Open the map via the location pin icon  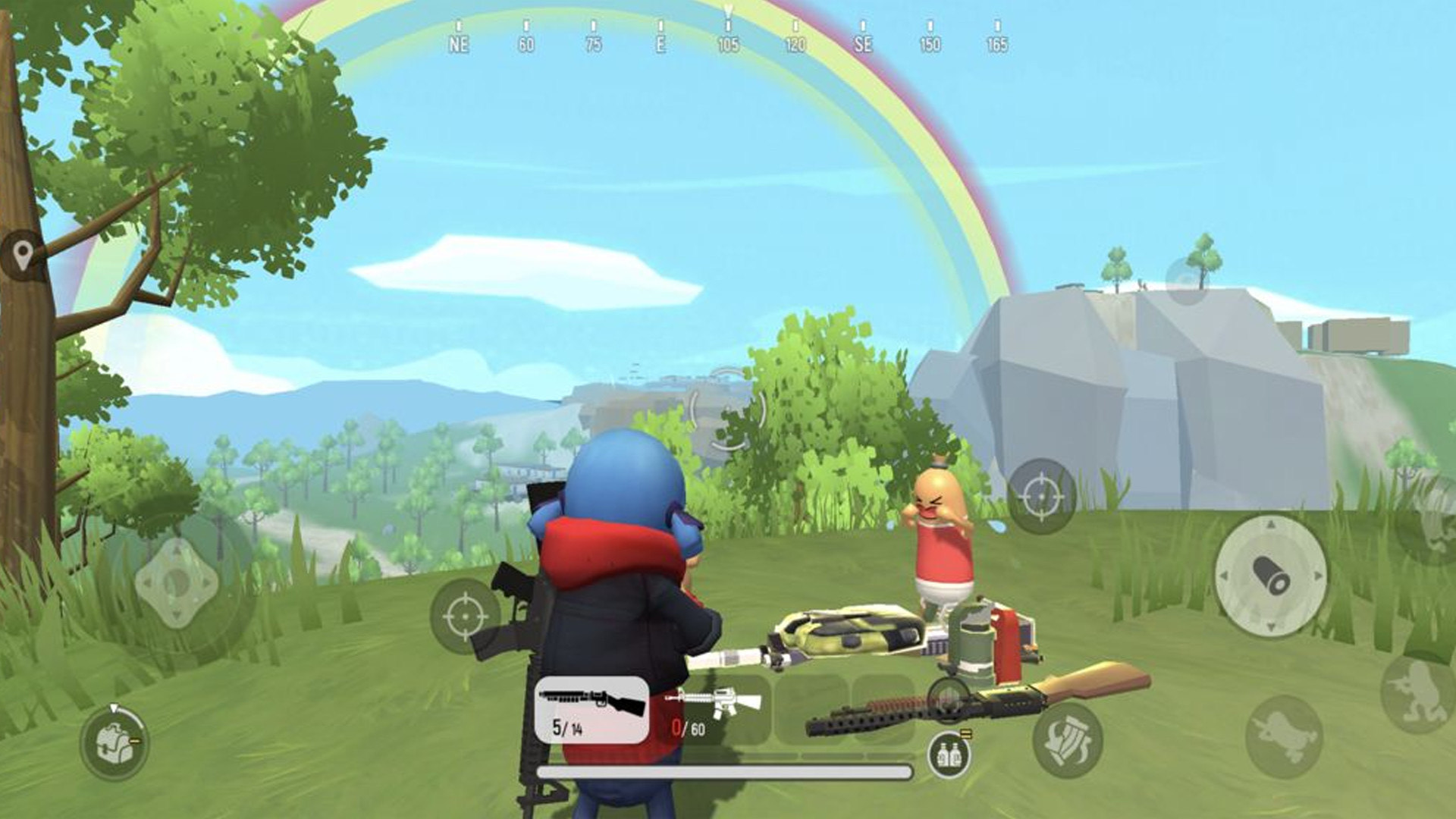(23, 256)
